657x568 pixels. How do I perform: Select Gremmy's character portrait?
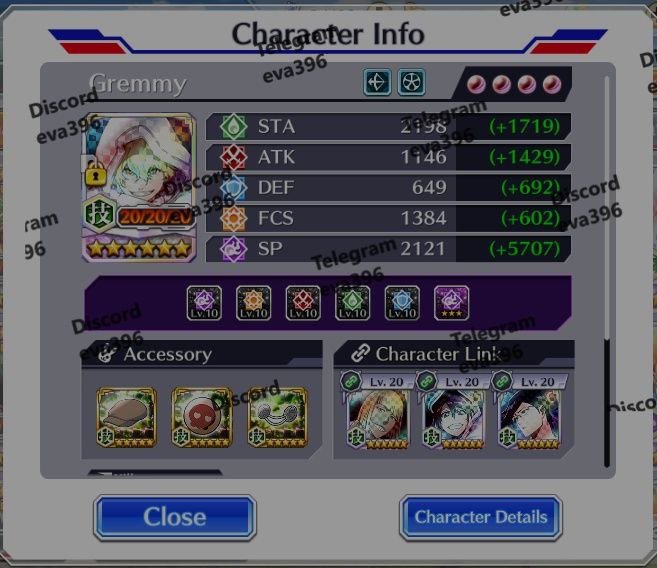139,188
